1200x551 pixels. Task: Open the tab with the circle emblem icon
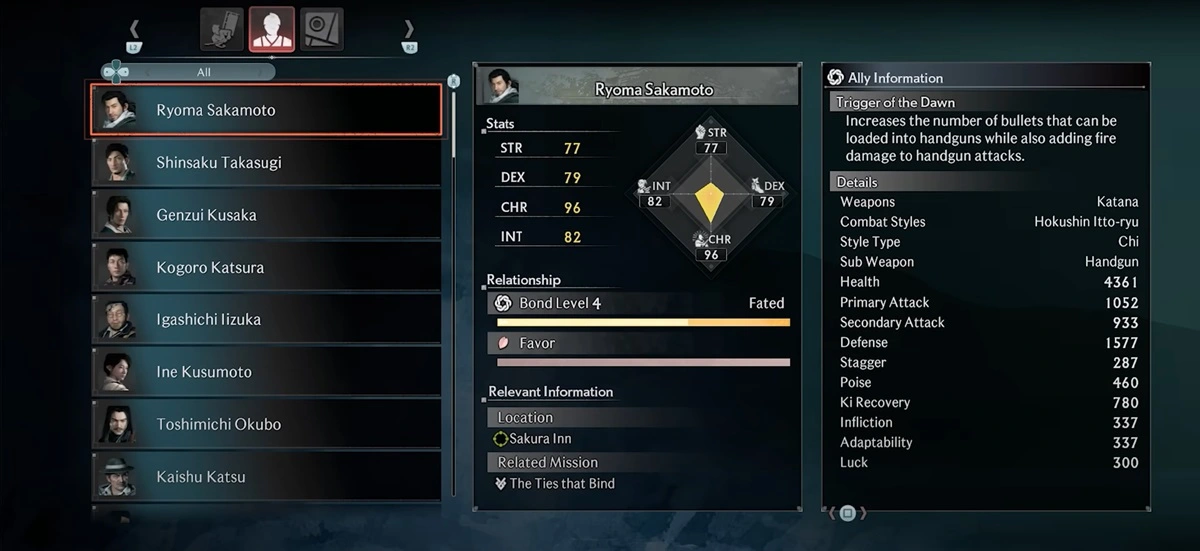tap(322, 29)
